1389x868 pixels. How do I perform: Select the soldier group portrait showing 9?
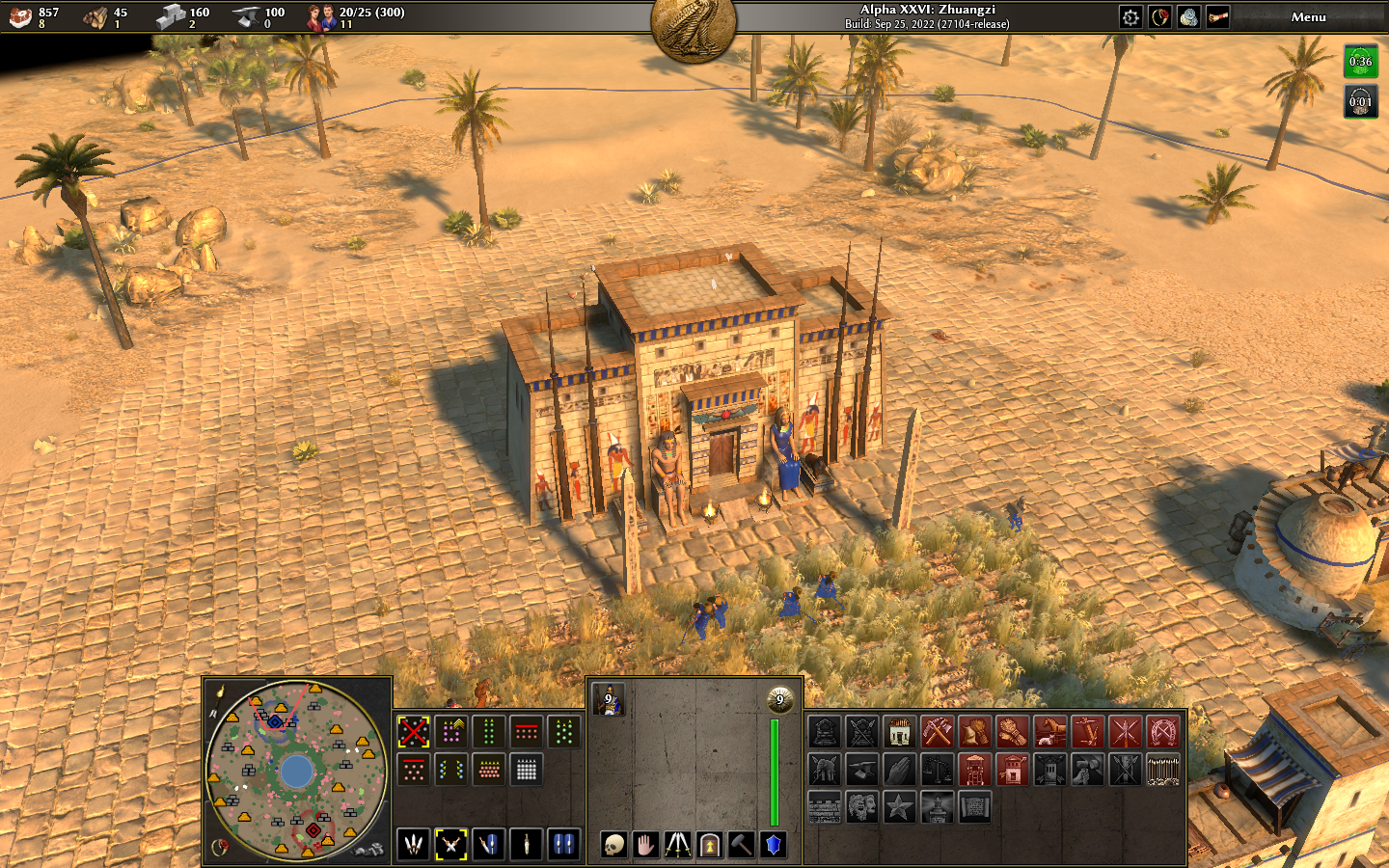609,701
